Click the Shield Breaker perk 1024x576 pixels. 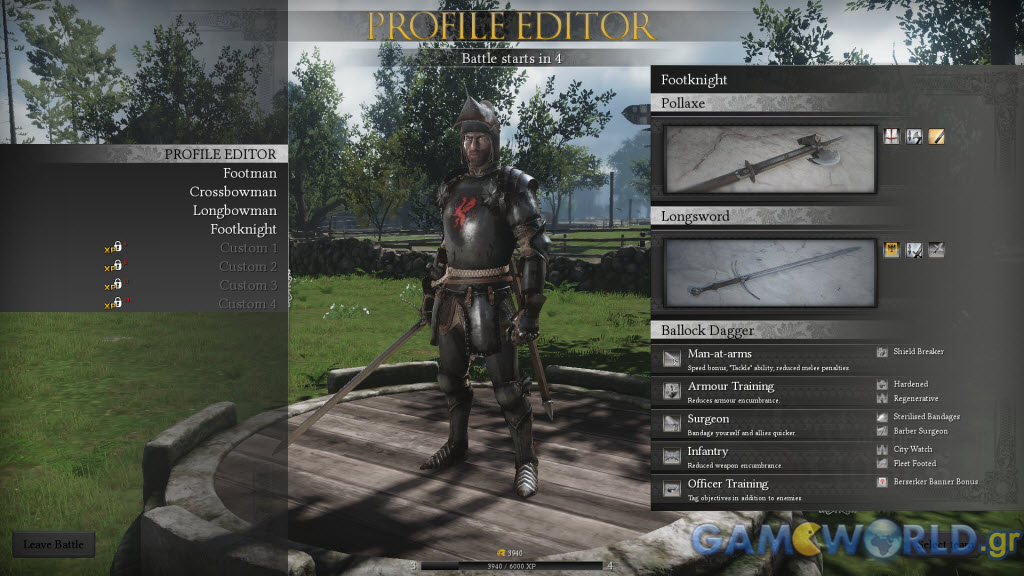point(917,352)
